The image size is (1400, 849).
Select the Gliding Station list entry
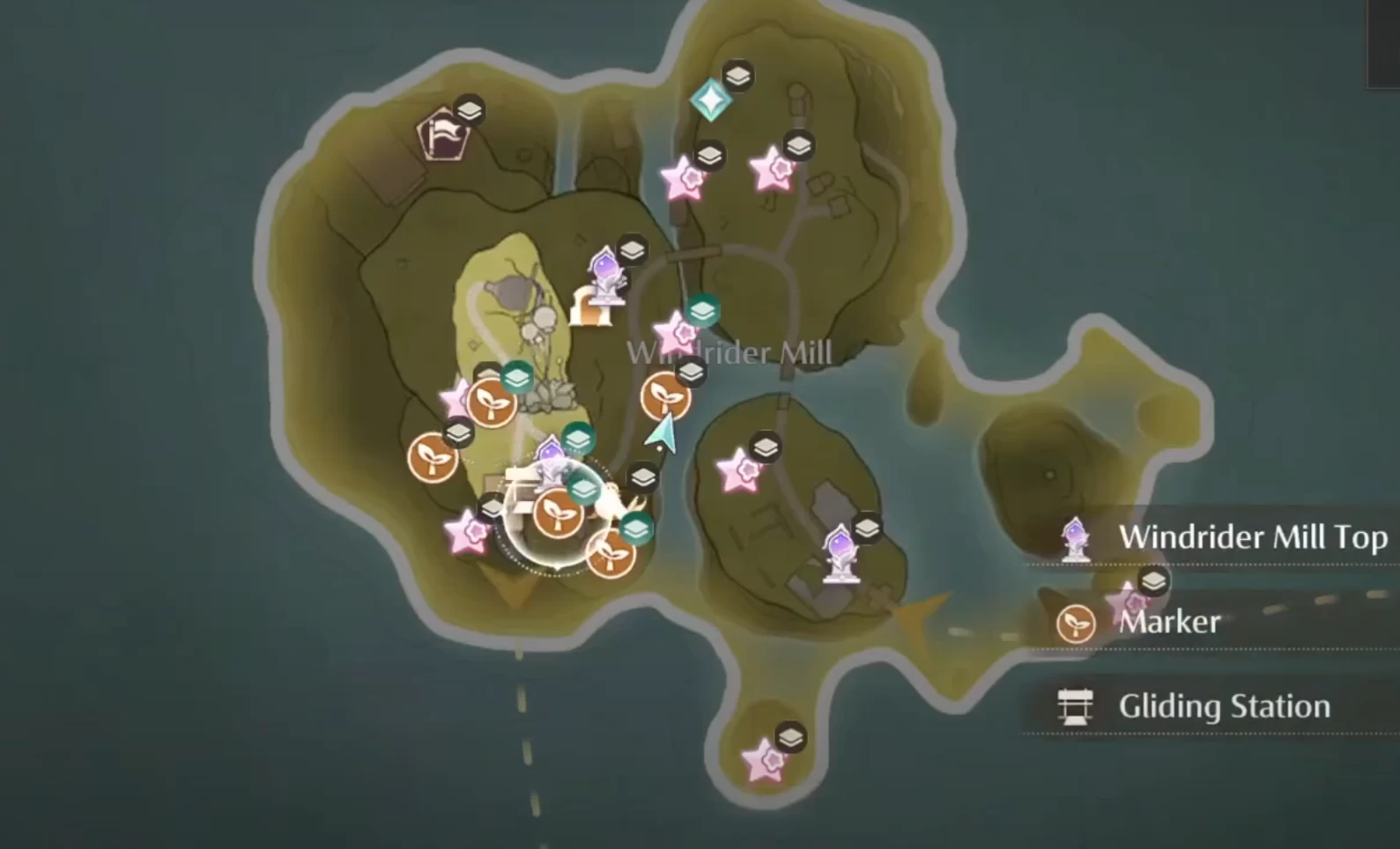[x=1224, y=706]
